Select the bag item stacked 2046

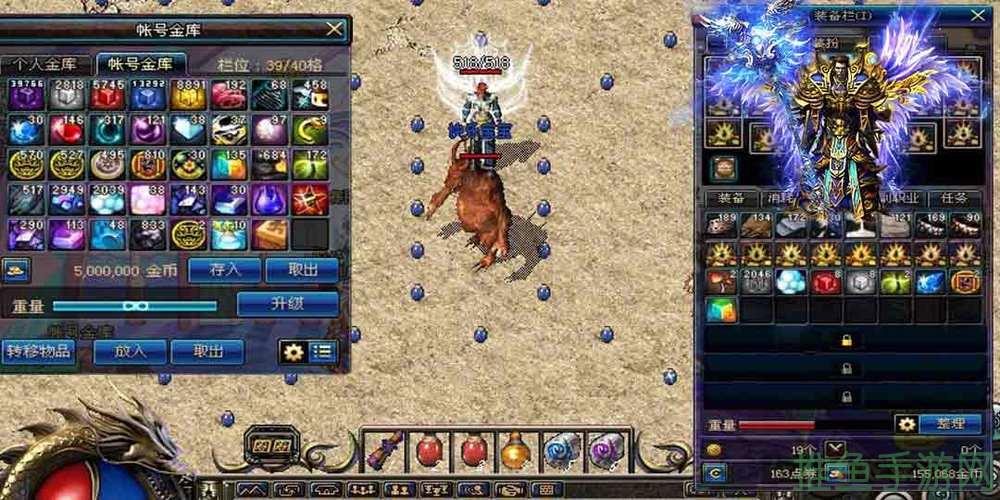[x=756, y=282]
